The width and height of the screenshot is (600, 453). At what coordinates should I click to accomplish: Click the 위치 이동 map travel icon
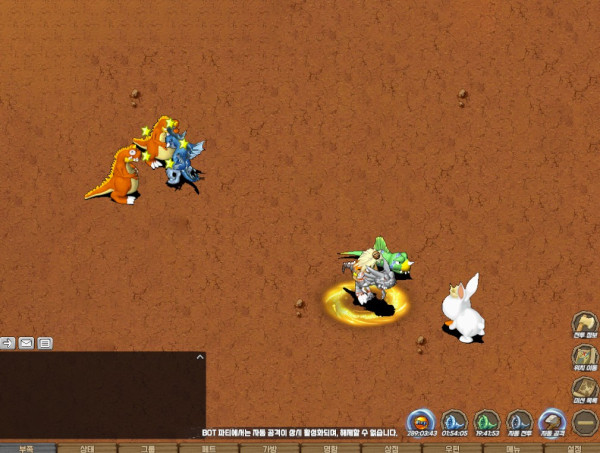click(585, 356)
